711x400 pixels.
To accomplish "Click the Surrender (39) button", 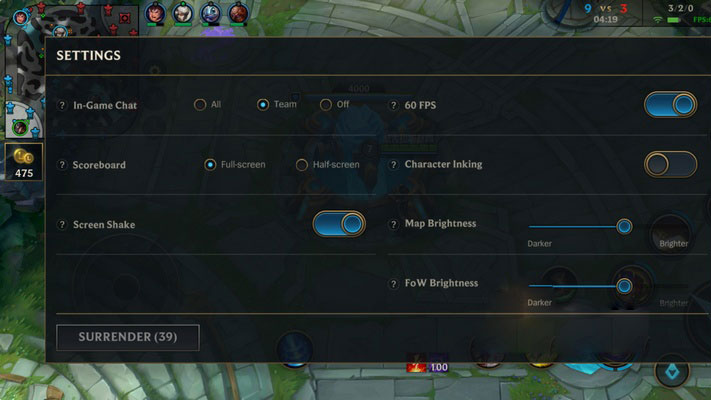I will click(128, 337).
